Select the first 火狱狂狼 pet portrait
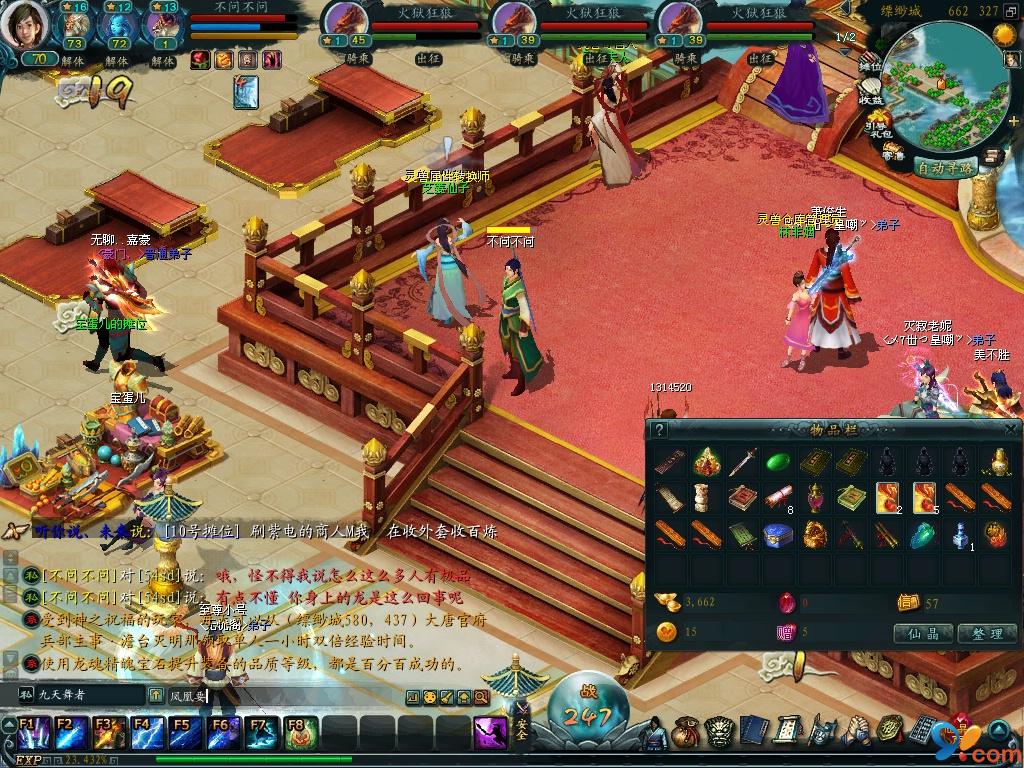Viewport: 1024px width, 768px height. pos(347,19)
